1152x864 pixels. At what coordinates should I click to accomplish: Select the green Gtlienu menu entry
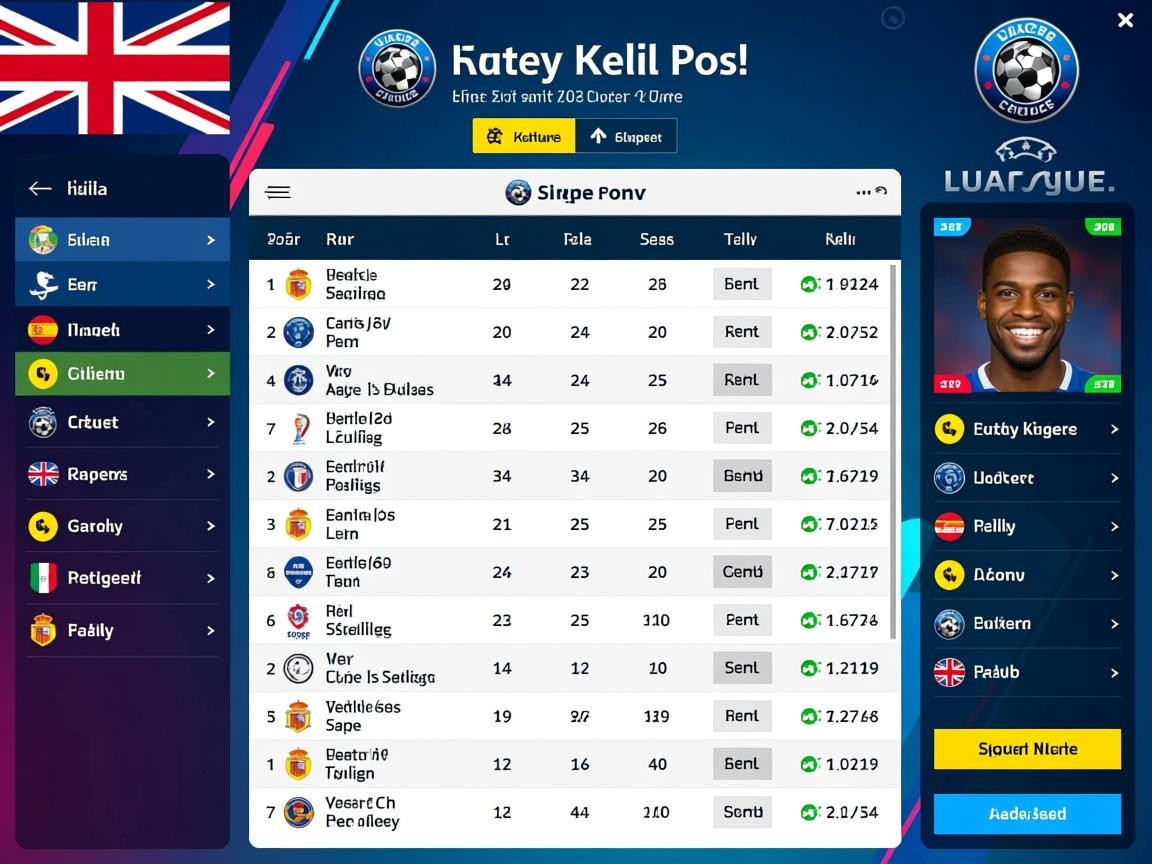[122, 374]
